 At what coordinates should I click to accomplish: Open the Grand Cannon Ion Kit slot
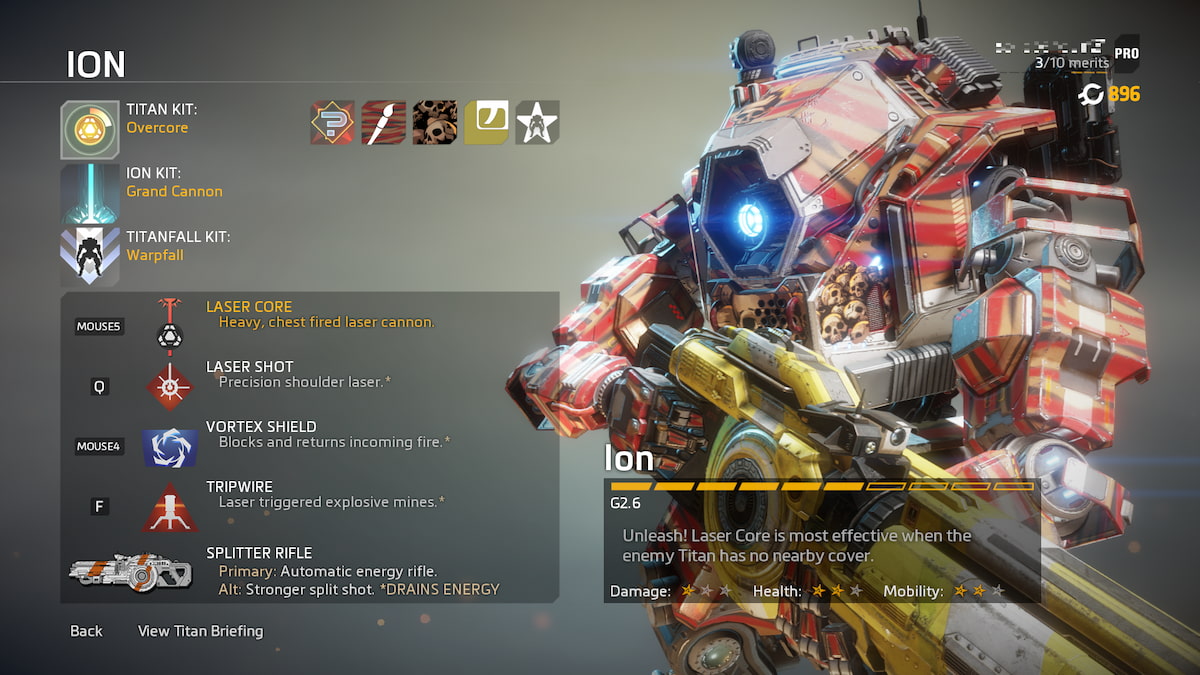tap(90, 193)
